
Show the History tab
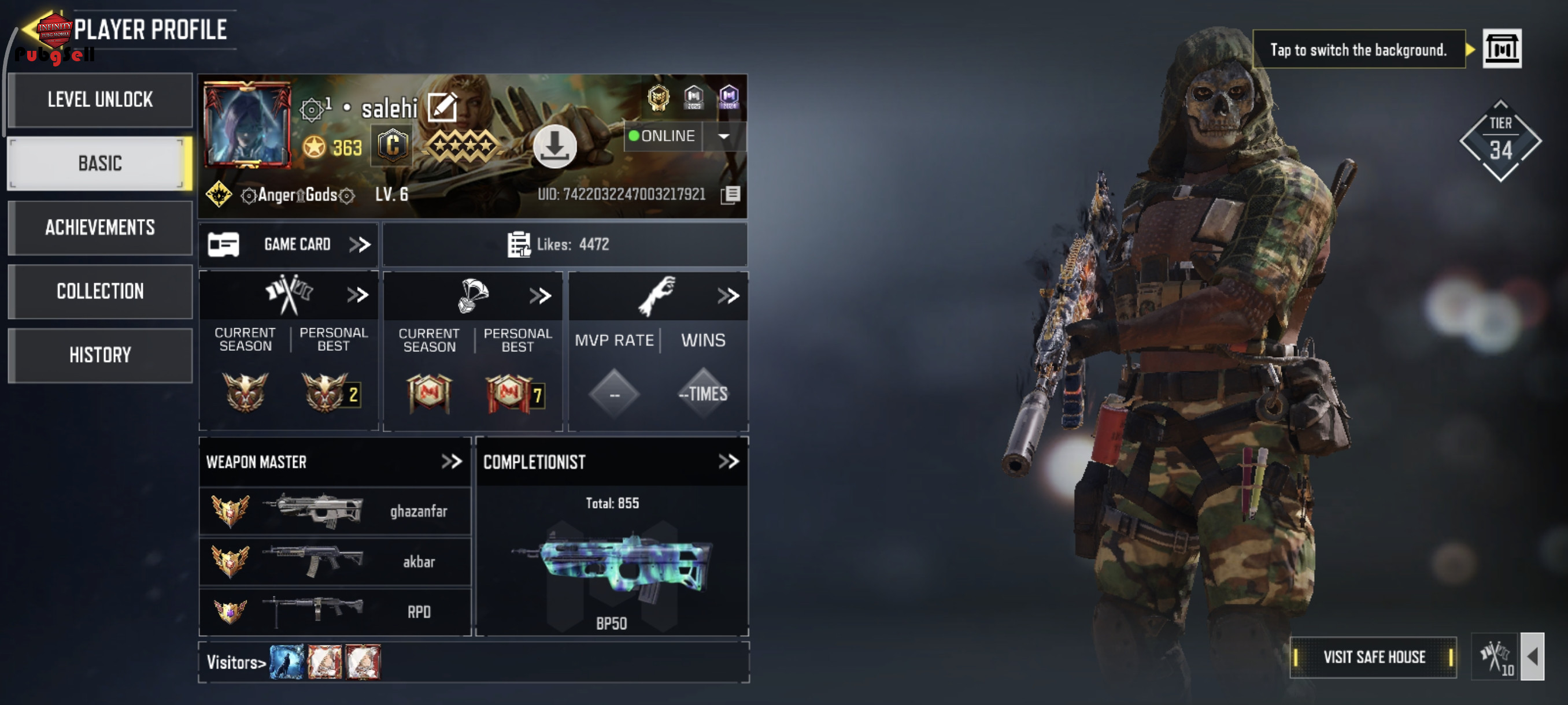[100, 355]
